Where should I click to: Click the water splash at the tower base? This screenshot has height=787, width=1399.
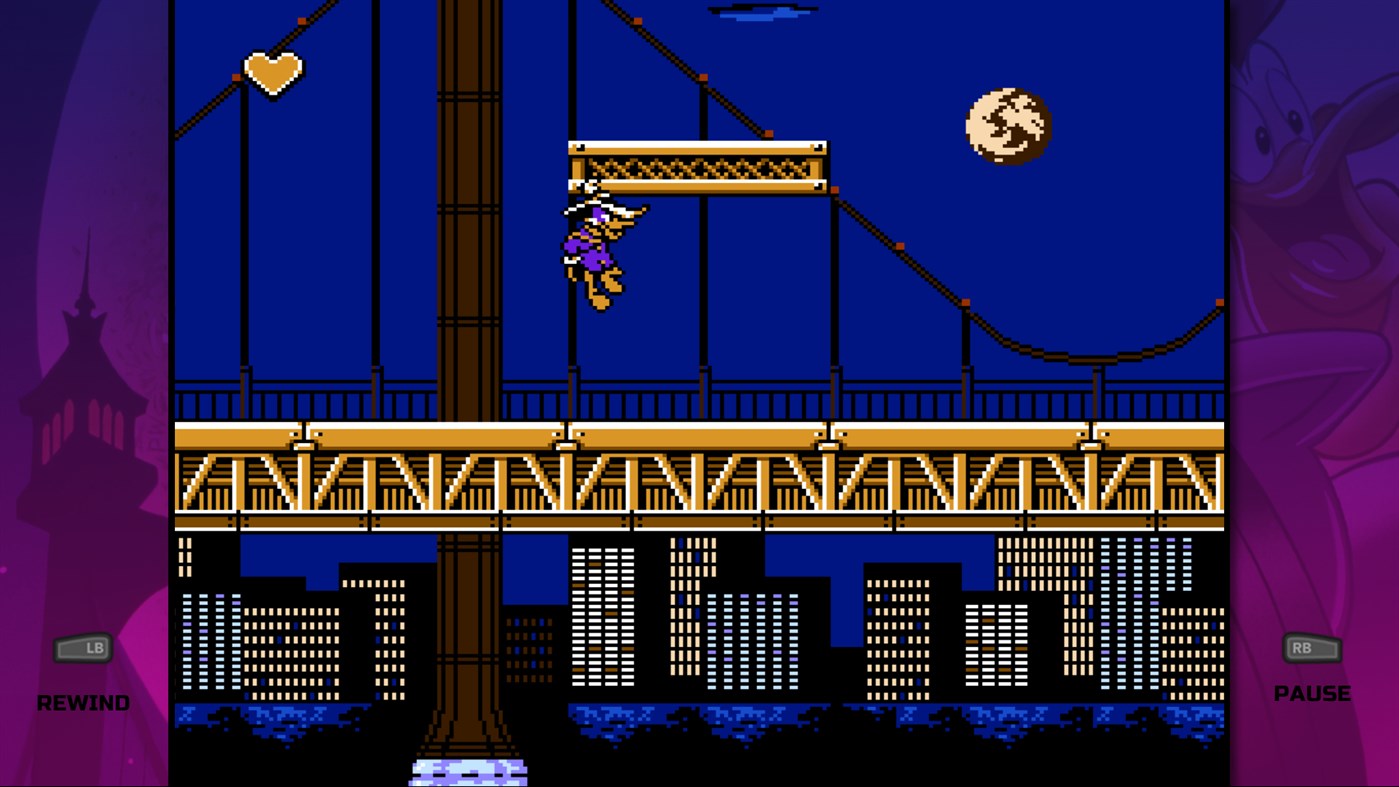click(467, 773)
